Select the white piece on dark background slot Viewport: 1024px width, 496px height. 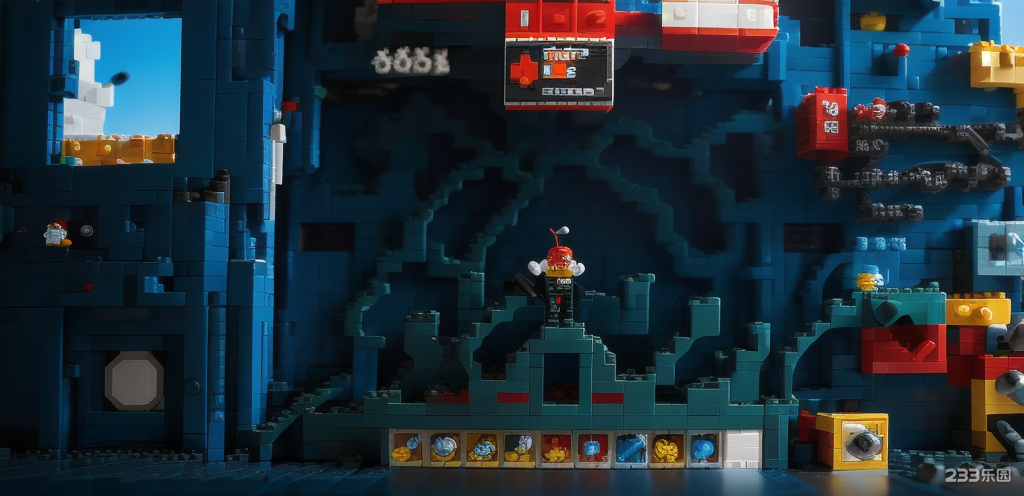point(519,449)
